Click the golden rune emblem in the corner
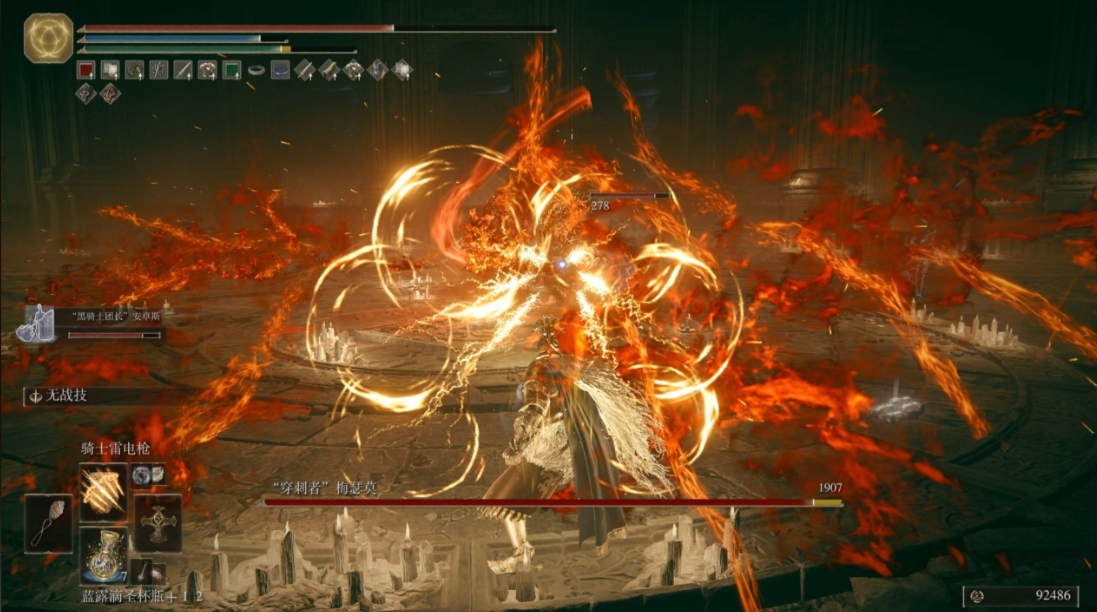1097x612 pixels. [47, 38]
